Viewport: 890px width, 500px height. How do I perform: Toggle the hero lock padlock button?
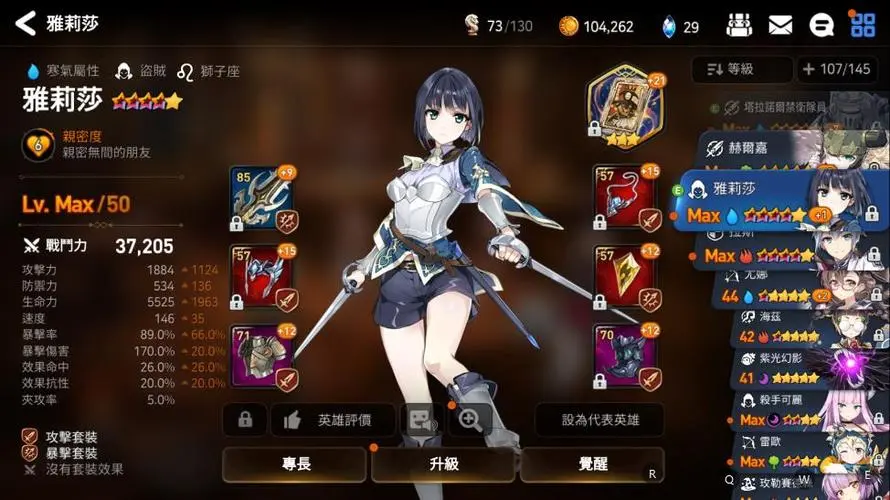coord(245,420)
